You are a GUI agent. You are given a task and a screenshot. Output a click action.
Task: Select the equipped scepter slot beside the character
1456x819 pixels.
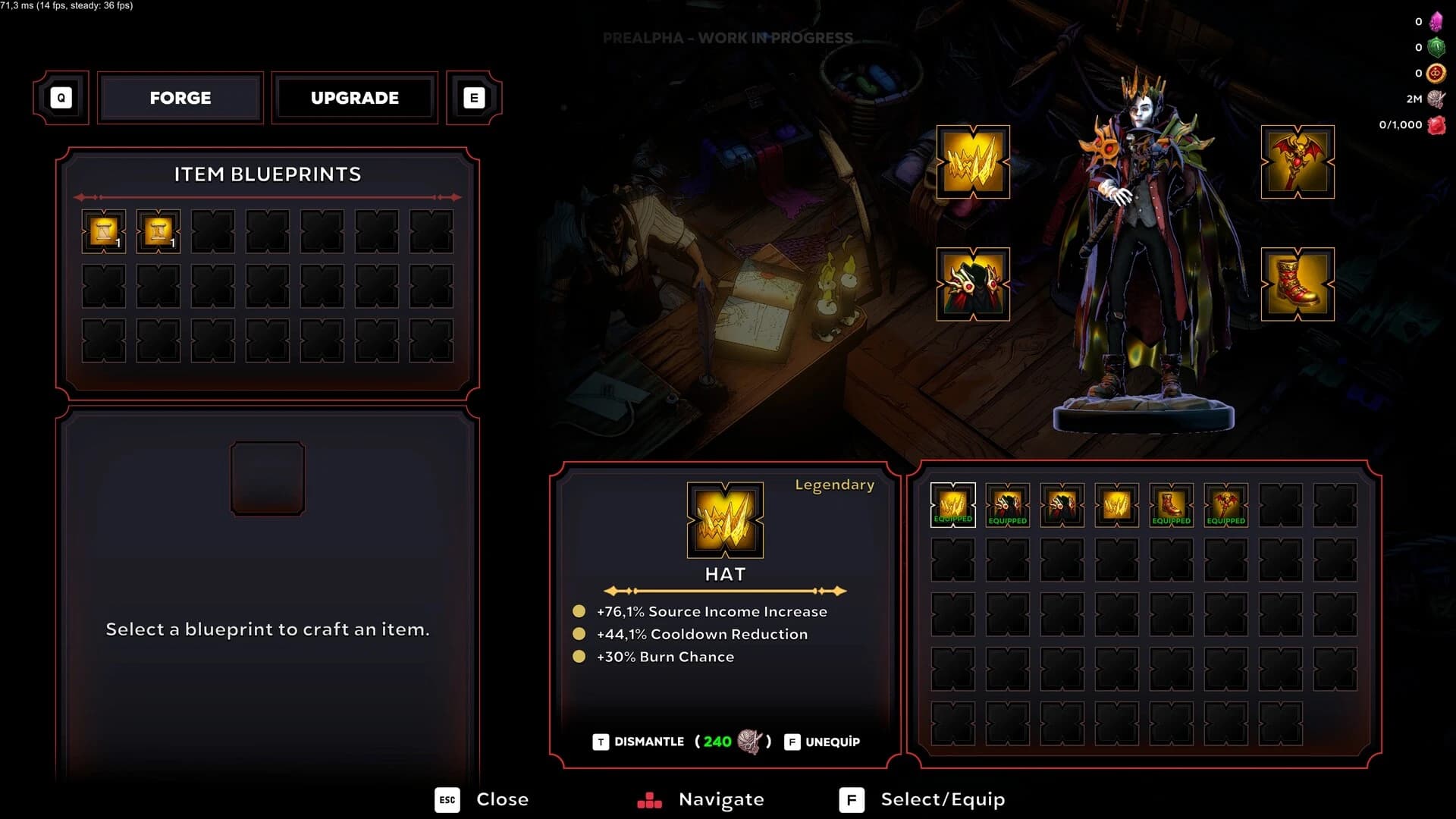[x=1298, y=163]
